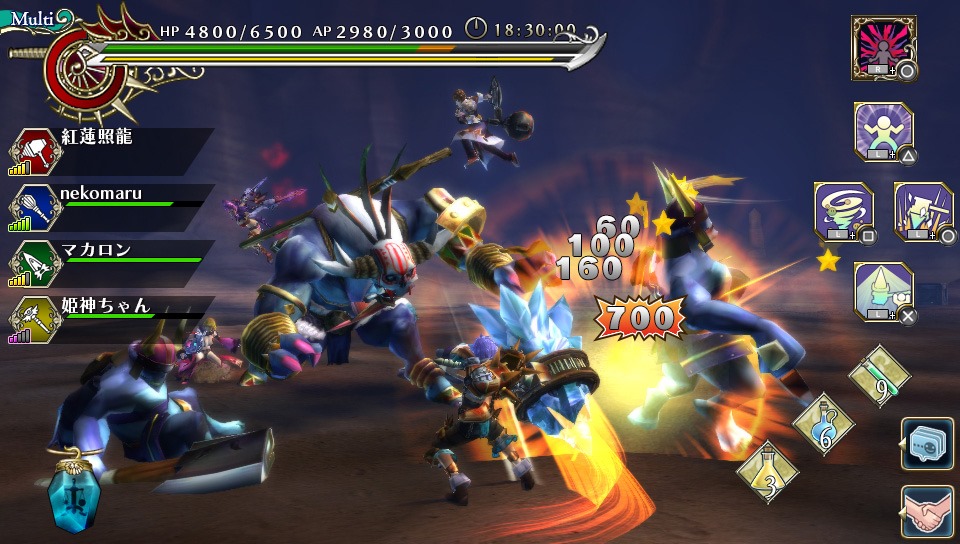Use the yellow flask item with 3 left
The image size is (960, 544).
[x=767, y=470]
